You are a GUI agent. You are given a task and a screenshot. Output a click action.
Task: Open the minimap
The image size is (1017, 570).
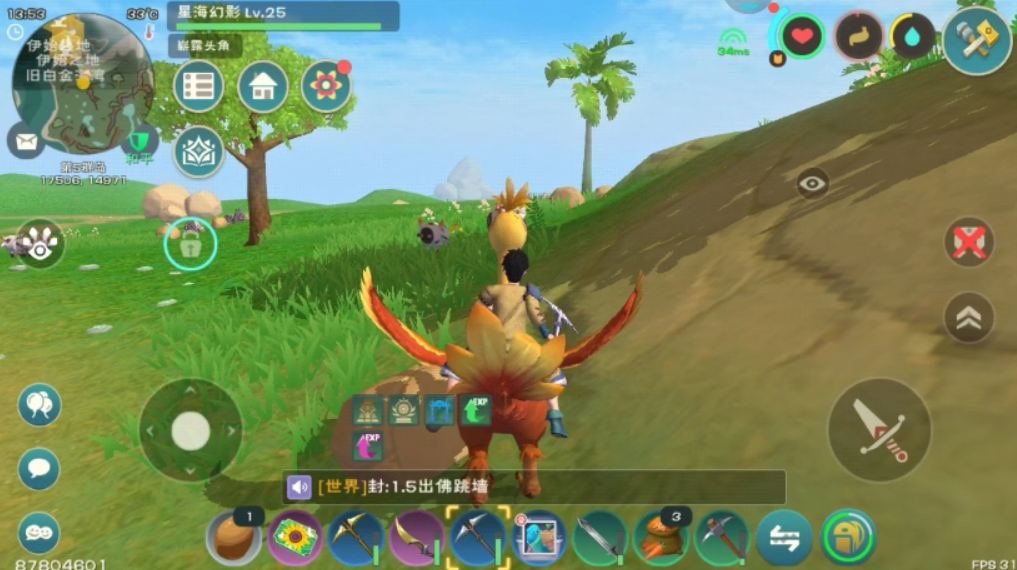pos(82,82)
